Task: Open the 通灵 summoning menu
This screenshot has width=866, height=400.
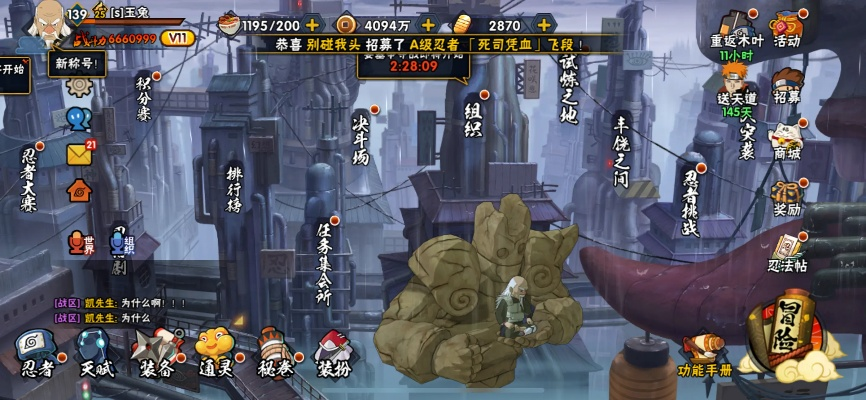Action: coord(214,352)
